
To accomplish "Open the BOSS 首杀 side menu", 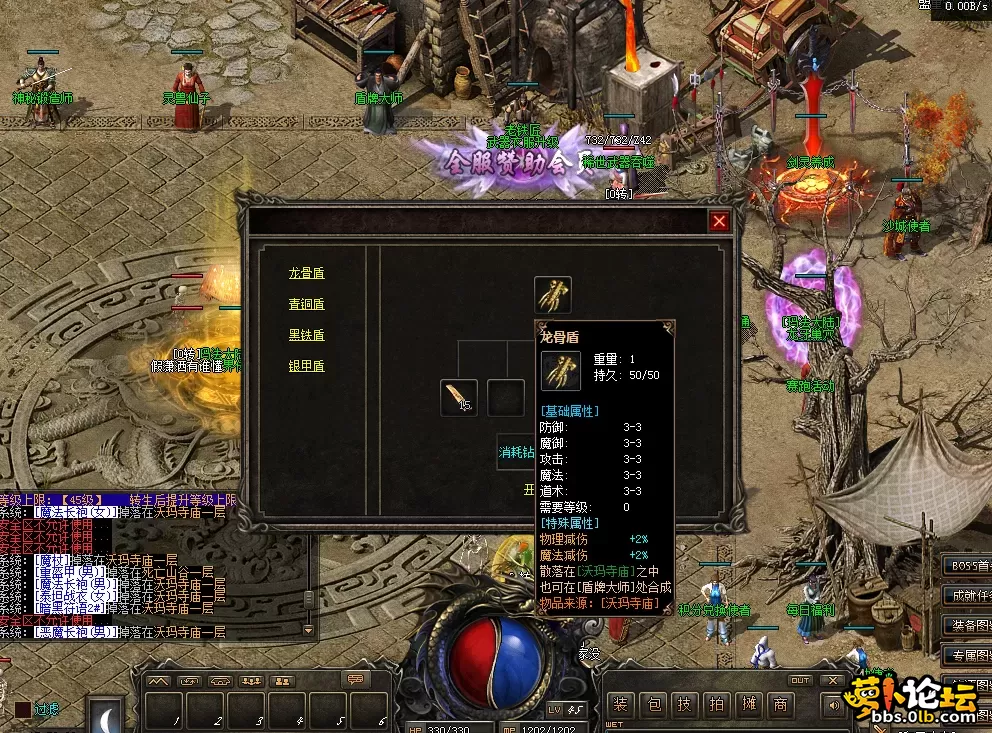I will 967,565.
